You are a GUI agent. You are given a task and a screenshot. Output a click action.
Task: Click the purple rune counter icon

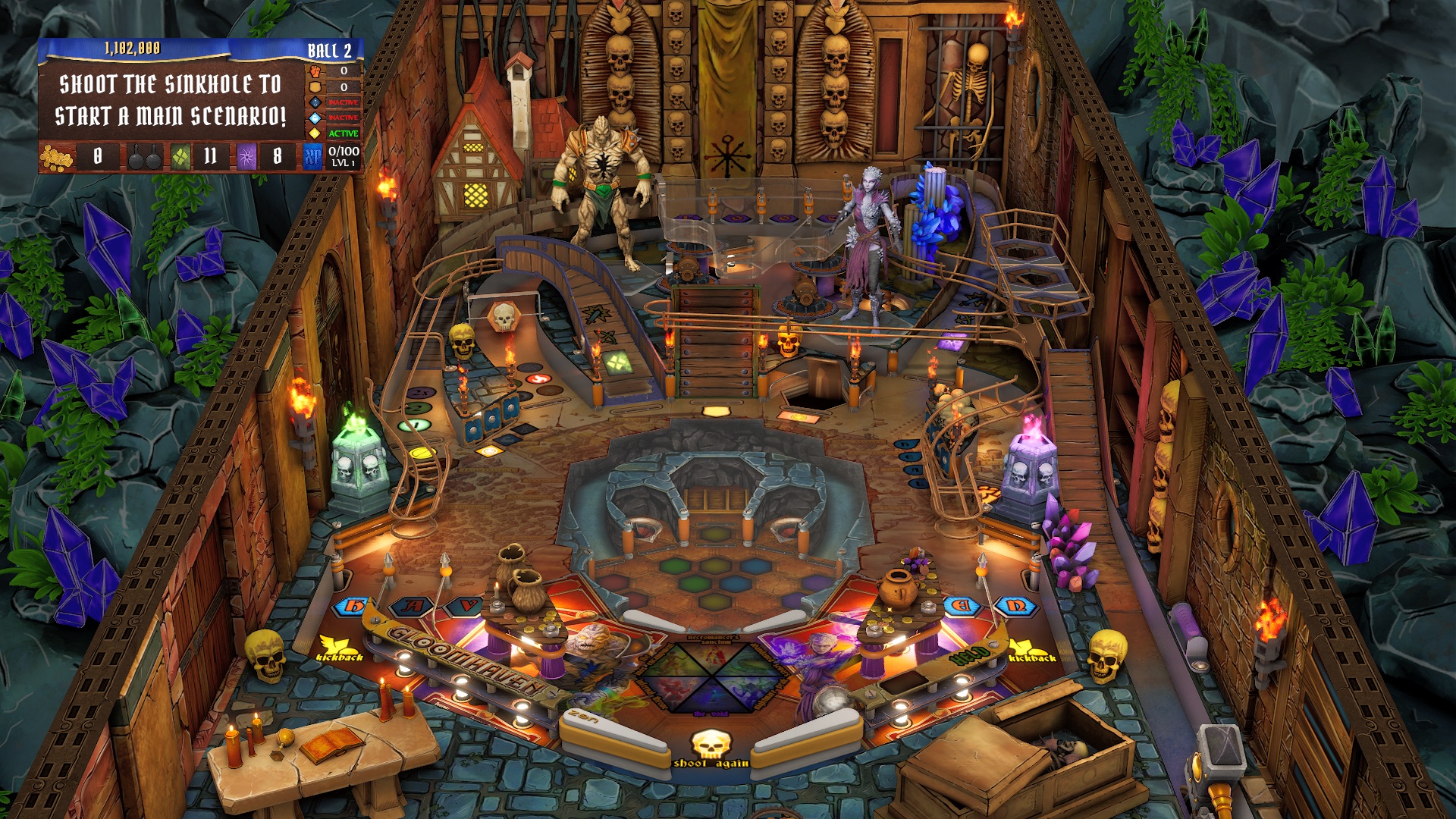pos(247,158)
